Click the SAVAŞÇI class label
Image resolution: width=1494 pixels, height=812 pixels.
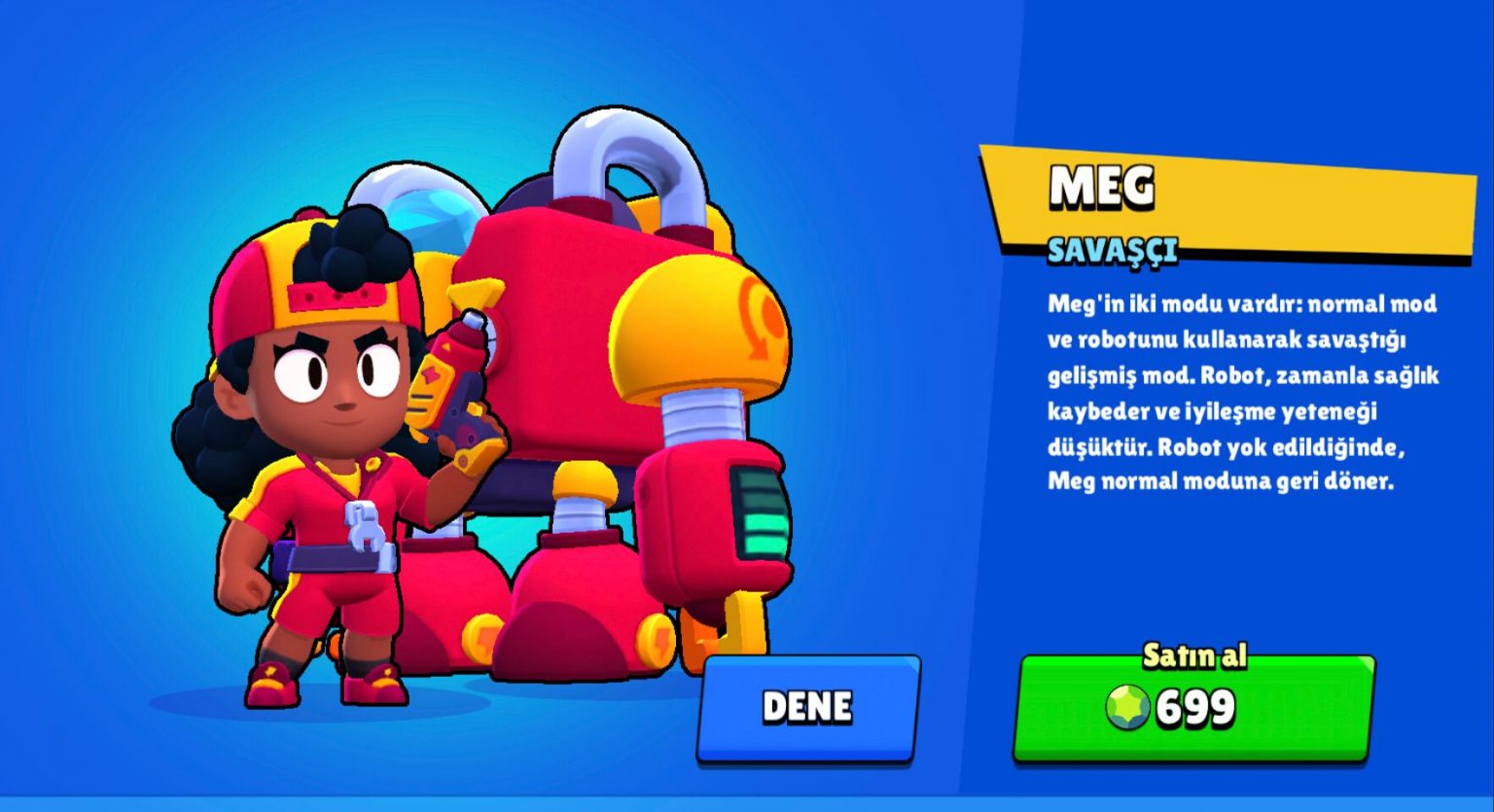[x=1112, y=252]
